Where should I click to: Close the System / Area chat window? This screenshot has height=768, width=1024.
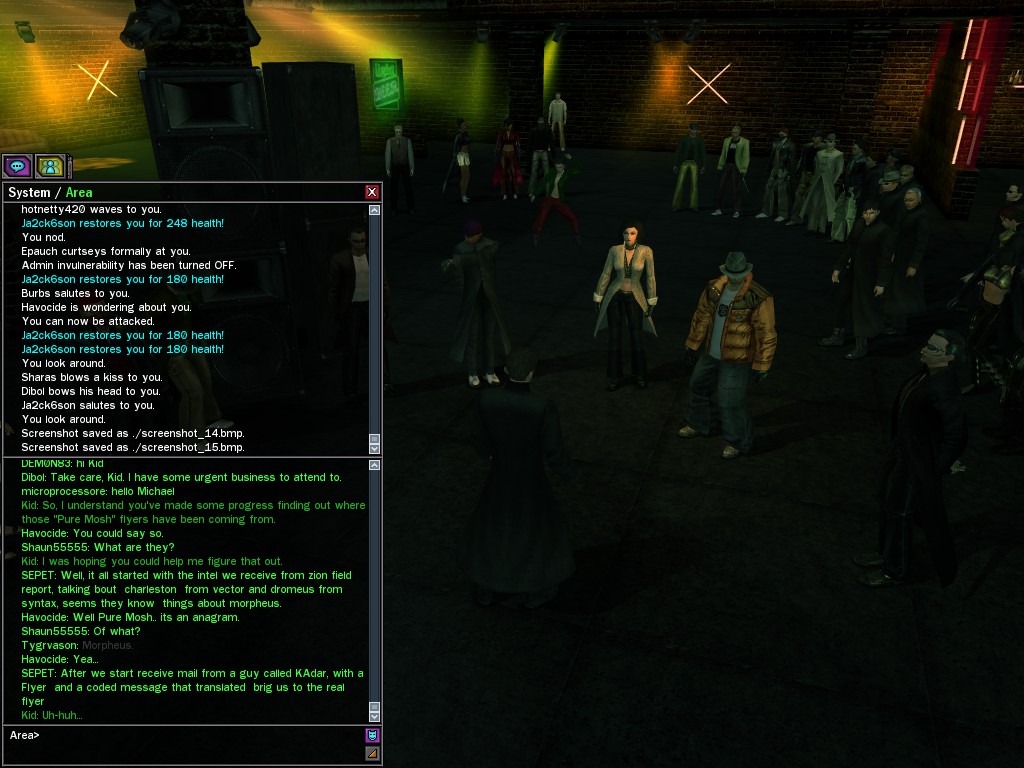pos(372,192)
